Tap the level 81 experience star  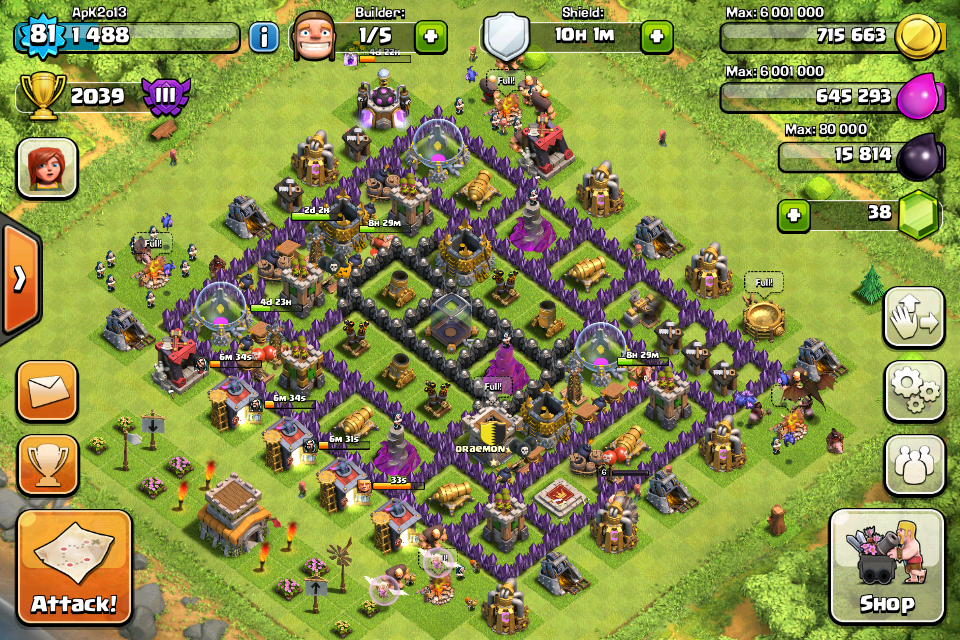tap(40, 37)
